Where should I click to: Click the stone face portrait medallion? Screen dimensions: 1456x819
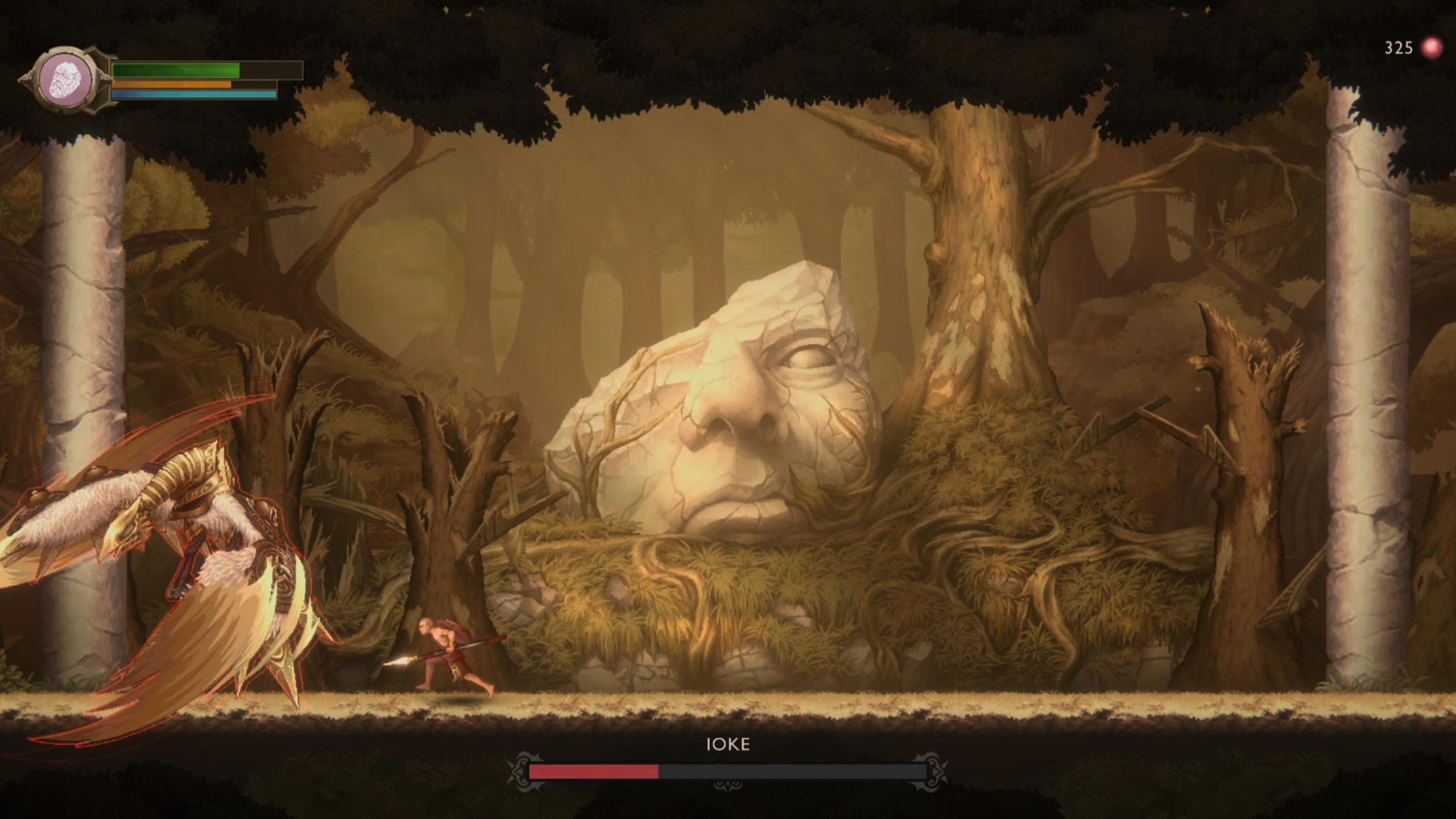click(67, 80)
